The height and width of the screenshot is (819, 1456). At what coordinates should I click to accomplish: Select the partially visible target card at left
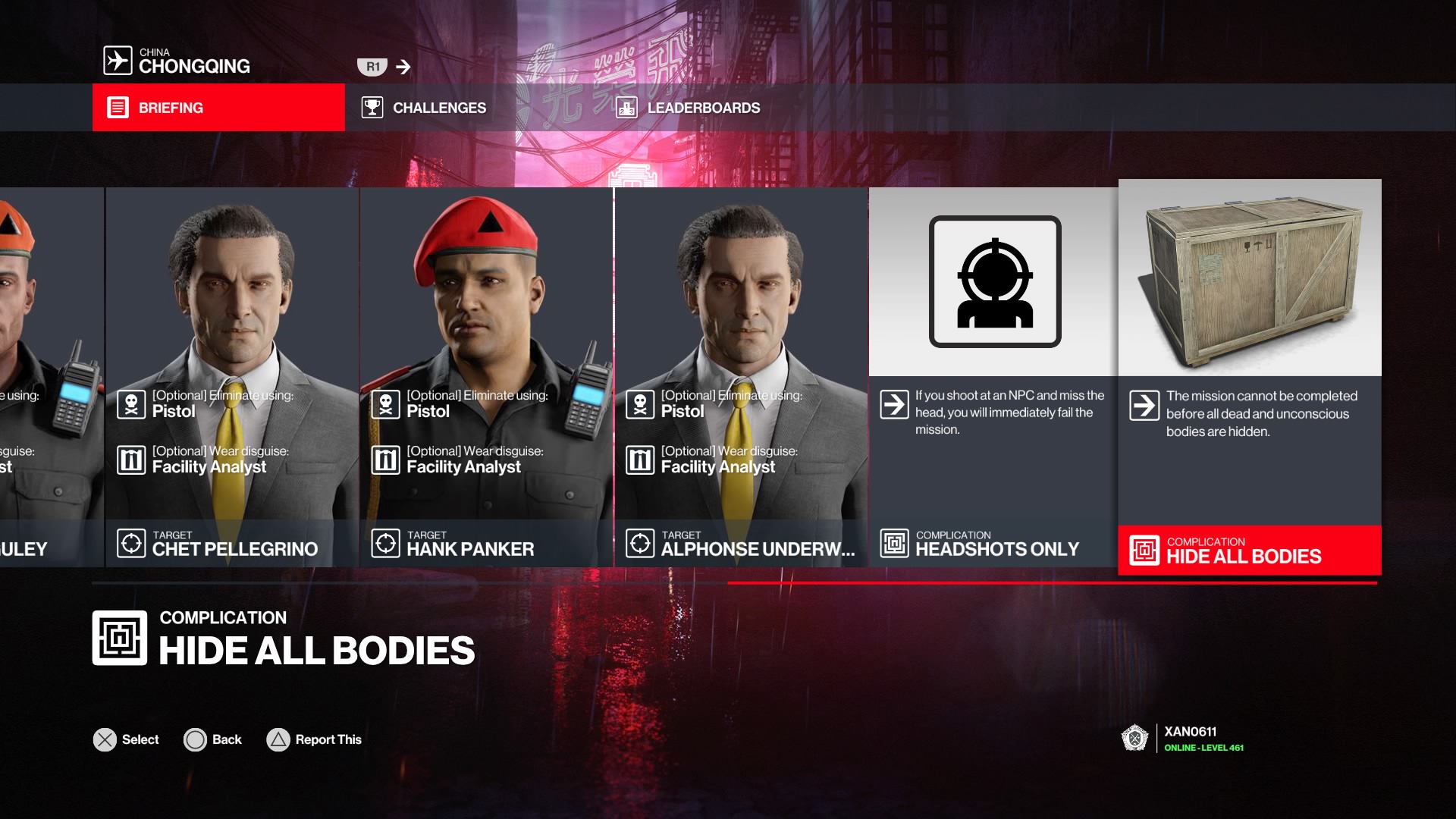pyautogui.click(x=50, y=377)
